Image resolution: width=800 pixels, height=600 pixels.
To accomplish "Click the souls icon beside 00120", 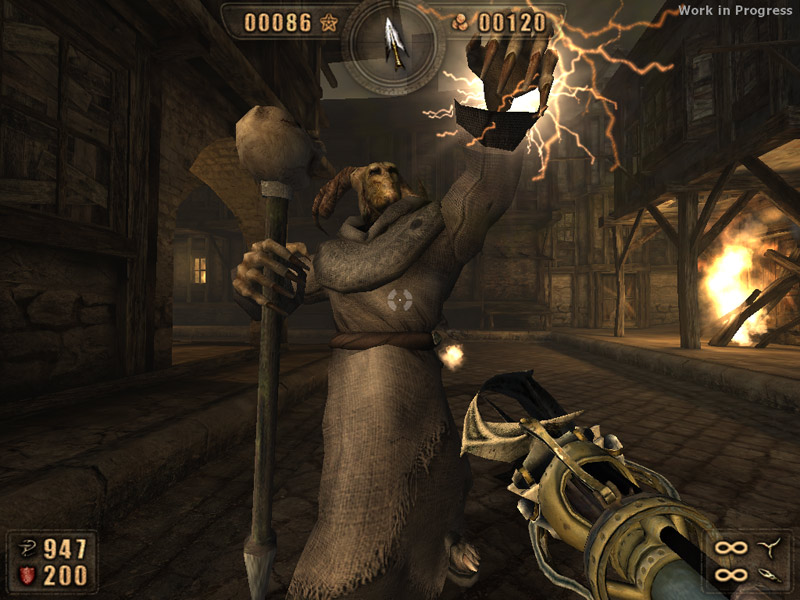I will coord(459,23).
